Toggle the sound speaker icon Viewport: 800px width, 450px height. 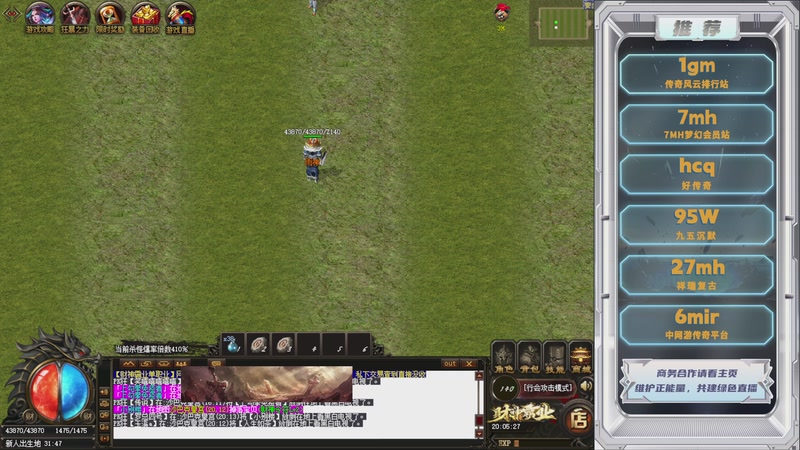pos(586,386)
